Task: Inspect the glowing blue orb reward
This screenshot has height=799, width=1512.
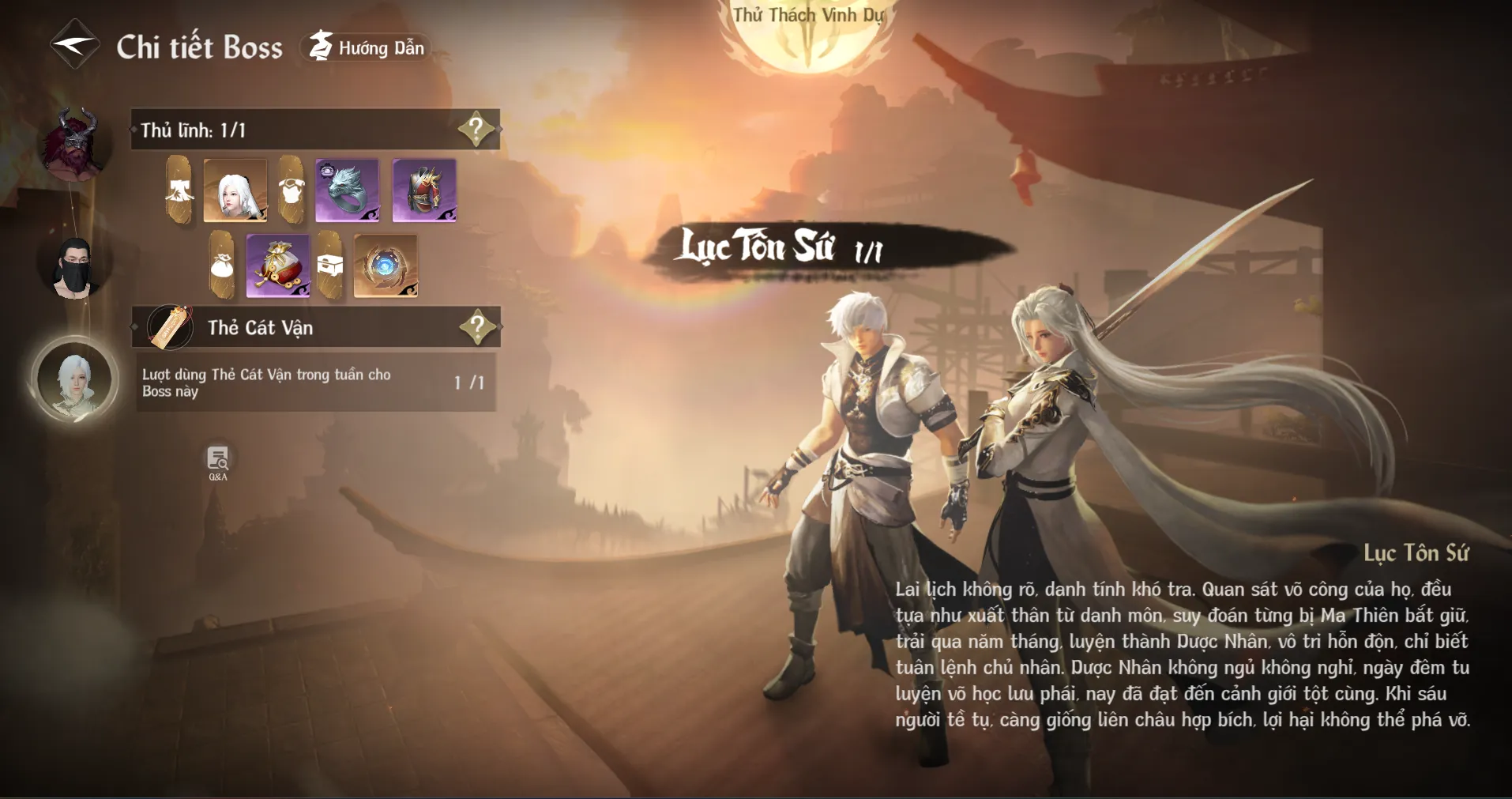Action: [386, 266]
